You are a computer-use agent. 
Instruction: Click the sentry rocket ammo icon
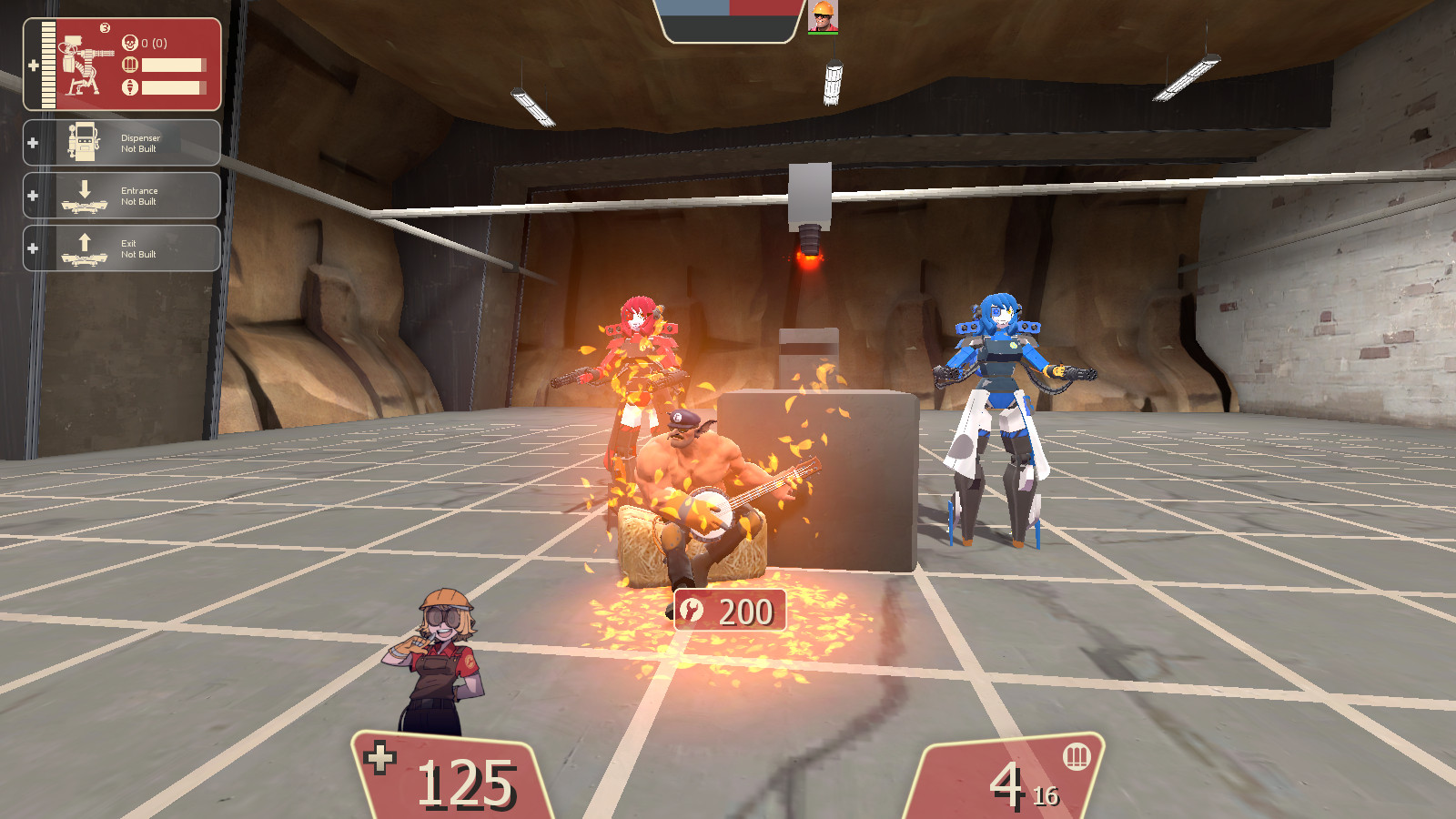click(x=130, y=87)
